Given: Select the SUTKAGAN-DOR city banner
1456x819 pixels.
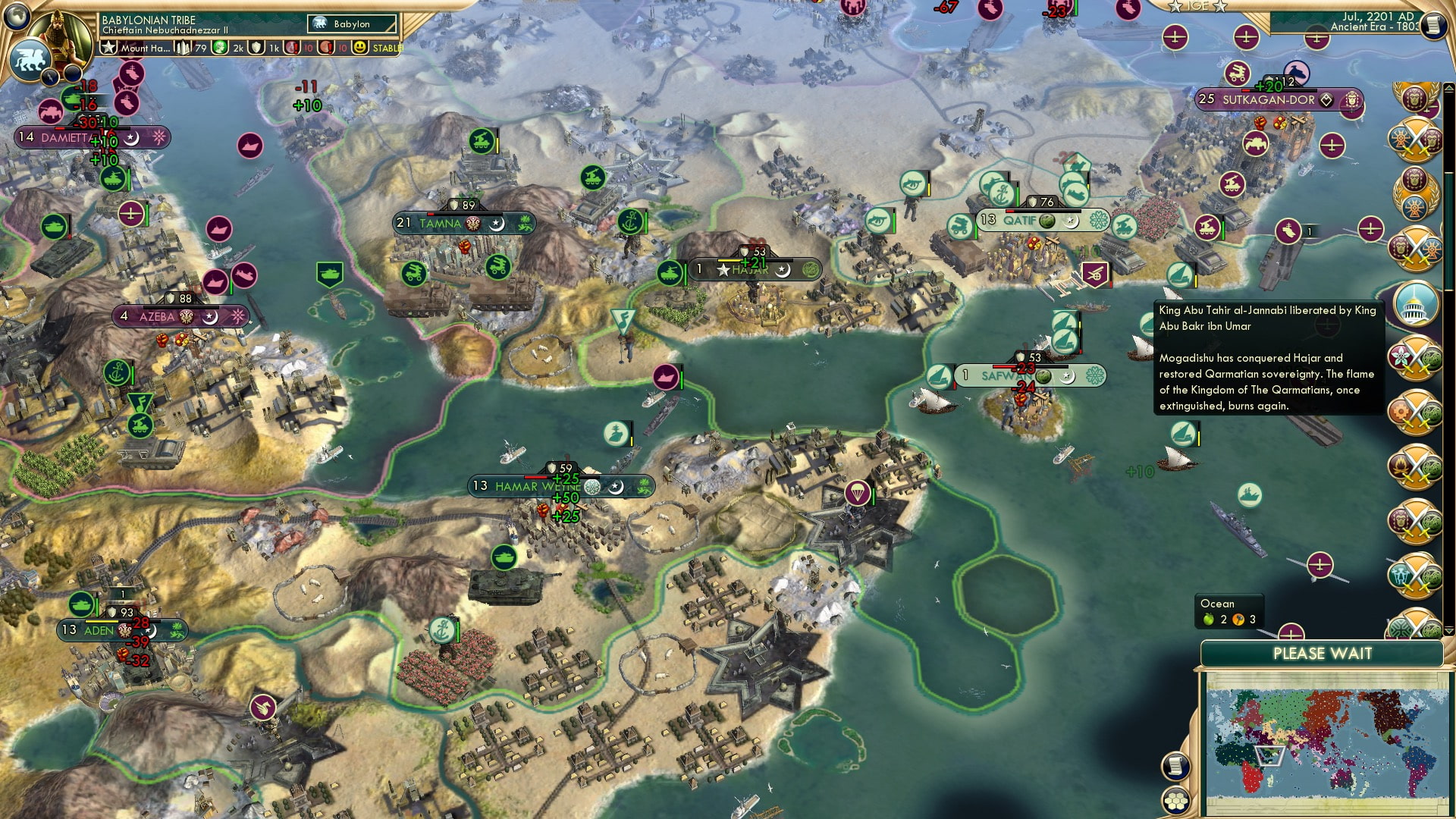Looking at the screenshot, I should pyautogui.click(x=1269, y=99).
